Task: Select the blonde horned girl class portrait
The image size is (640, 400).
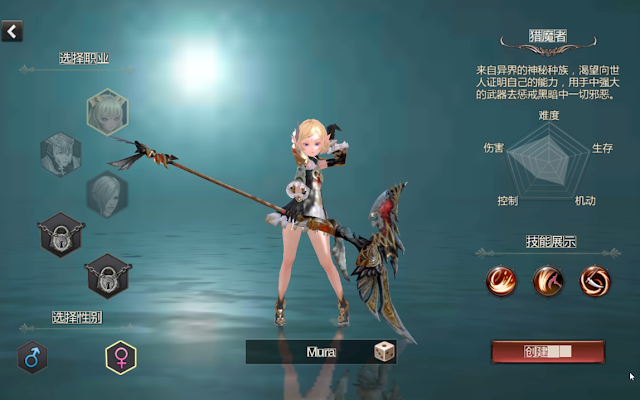Action: click(106, 111)
